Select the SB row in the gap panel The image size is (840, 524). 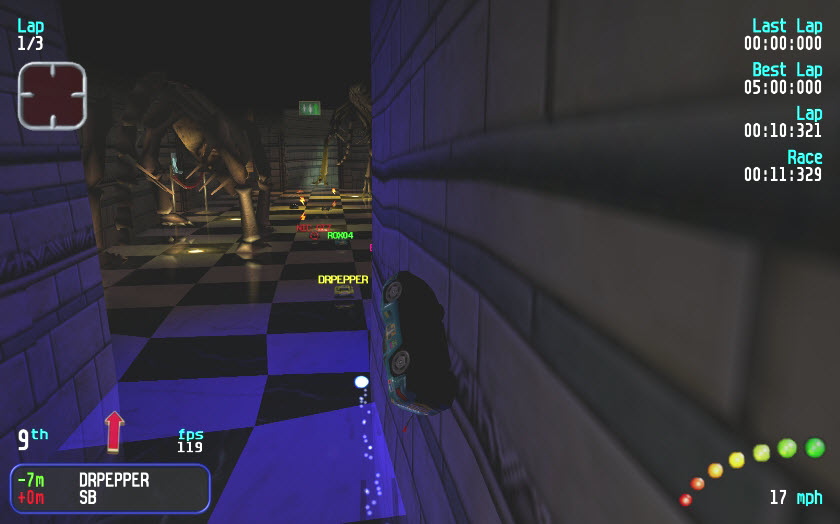(x=110, y=497)
